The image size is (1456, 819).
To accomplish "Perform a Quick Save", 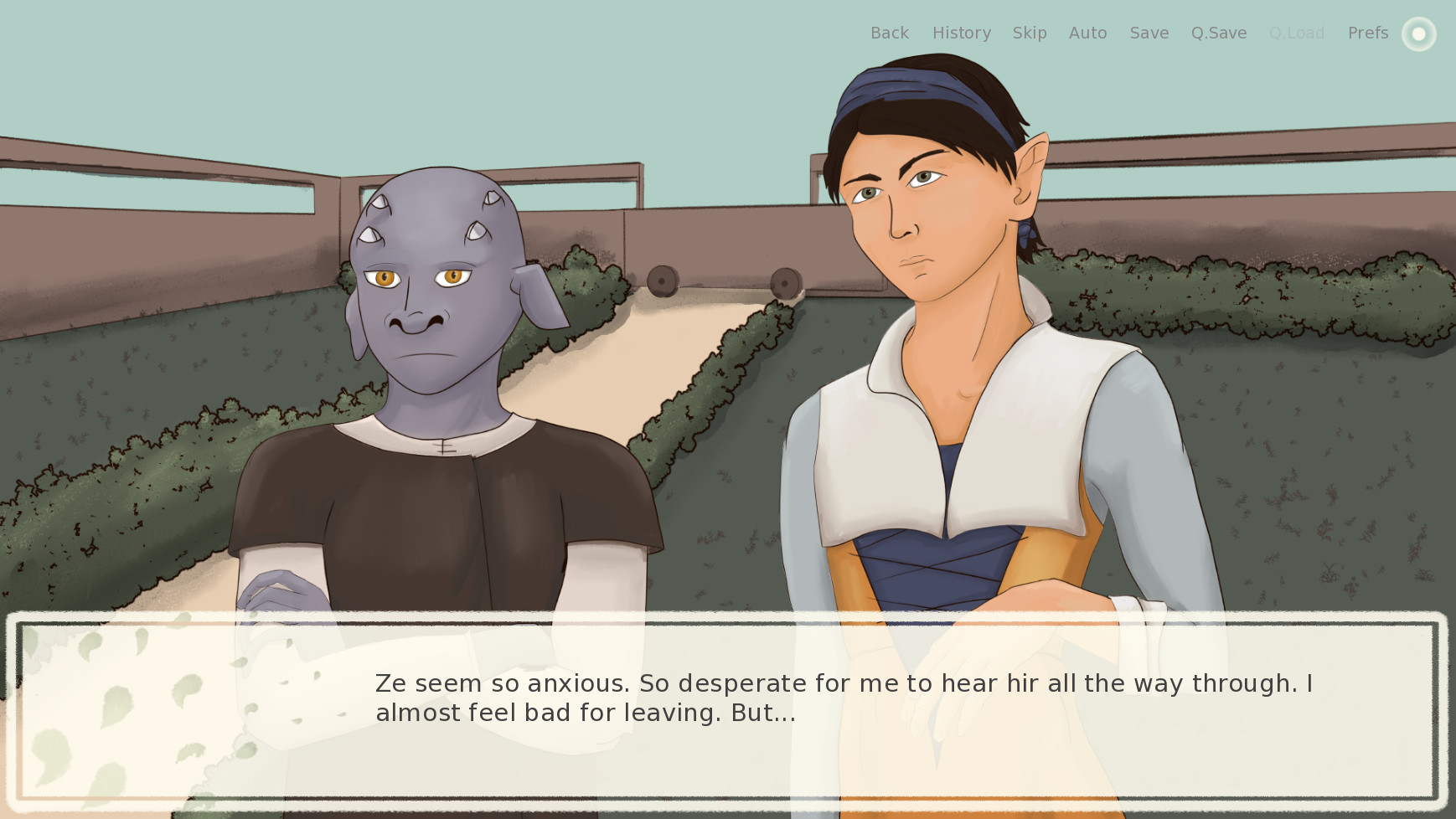I will click(x=1218, y=33).
